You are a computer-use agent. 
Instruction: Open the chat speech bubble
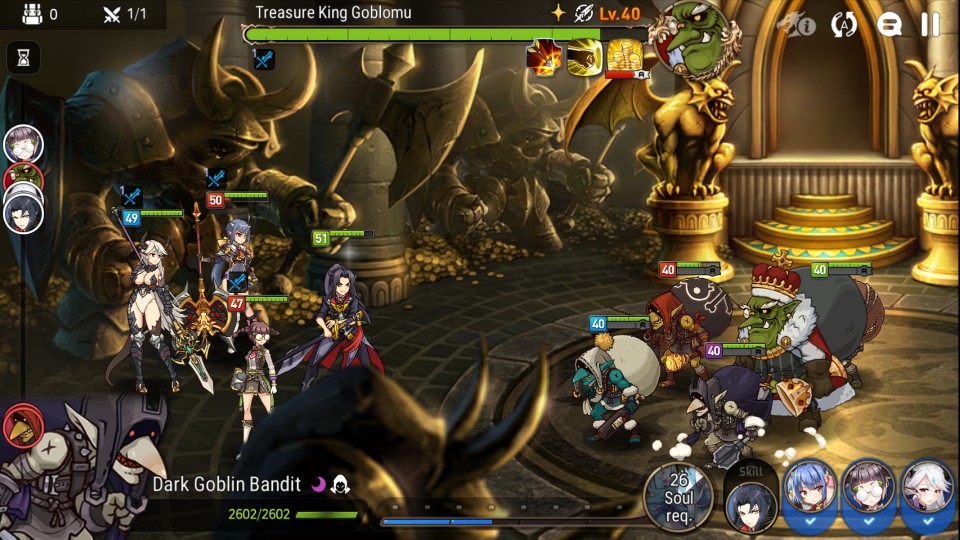coord(889,25)
